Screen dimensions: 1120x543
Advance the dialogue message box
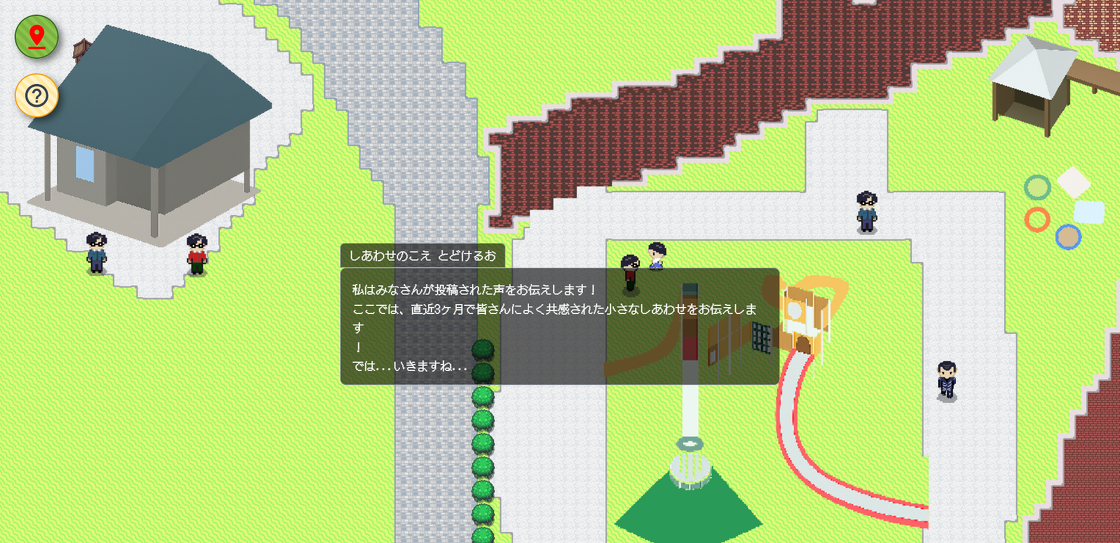(559, 326)
